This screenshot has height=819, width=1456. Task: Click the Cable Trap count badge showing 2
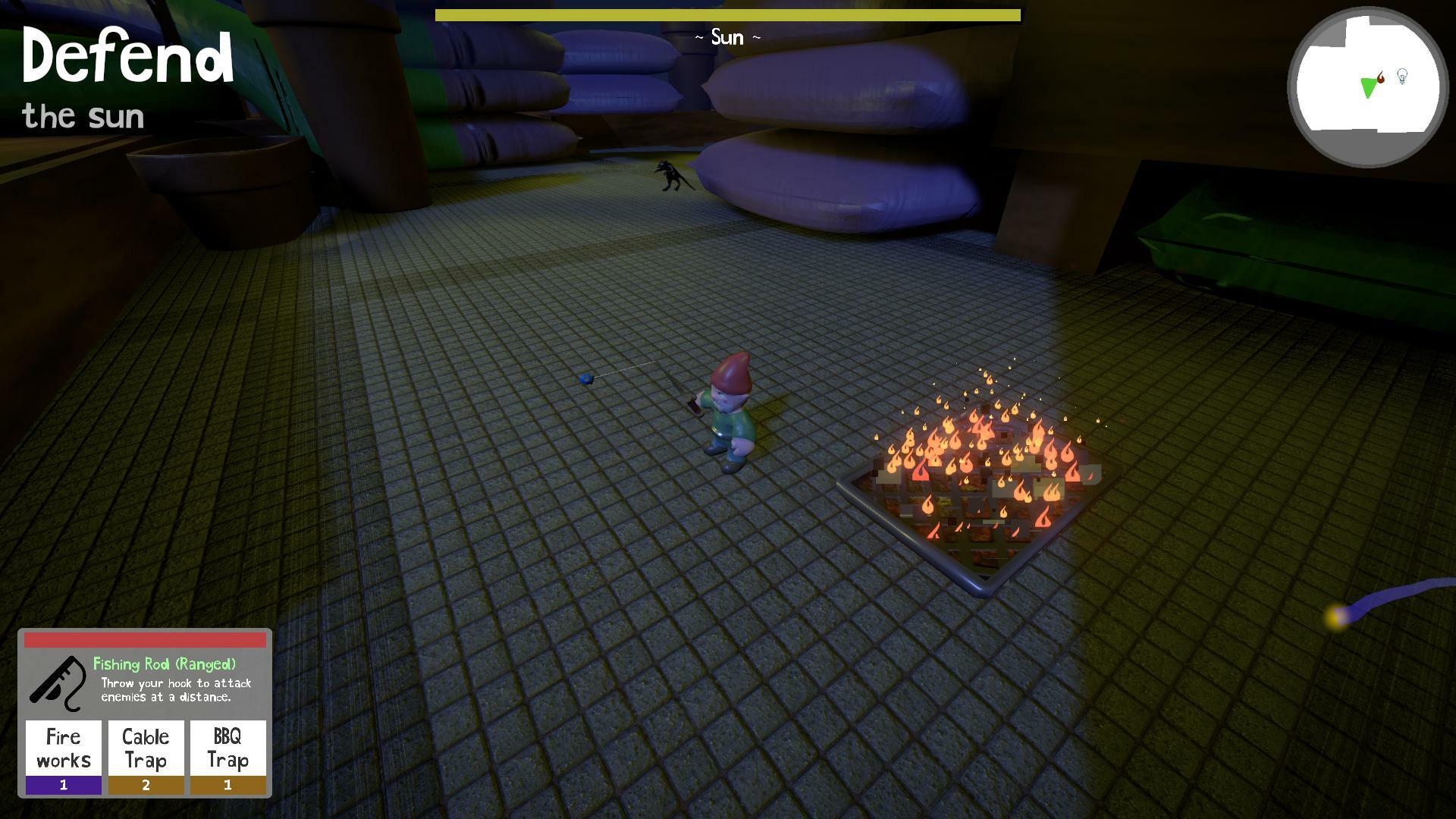coord(146,786)
